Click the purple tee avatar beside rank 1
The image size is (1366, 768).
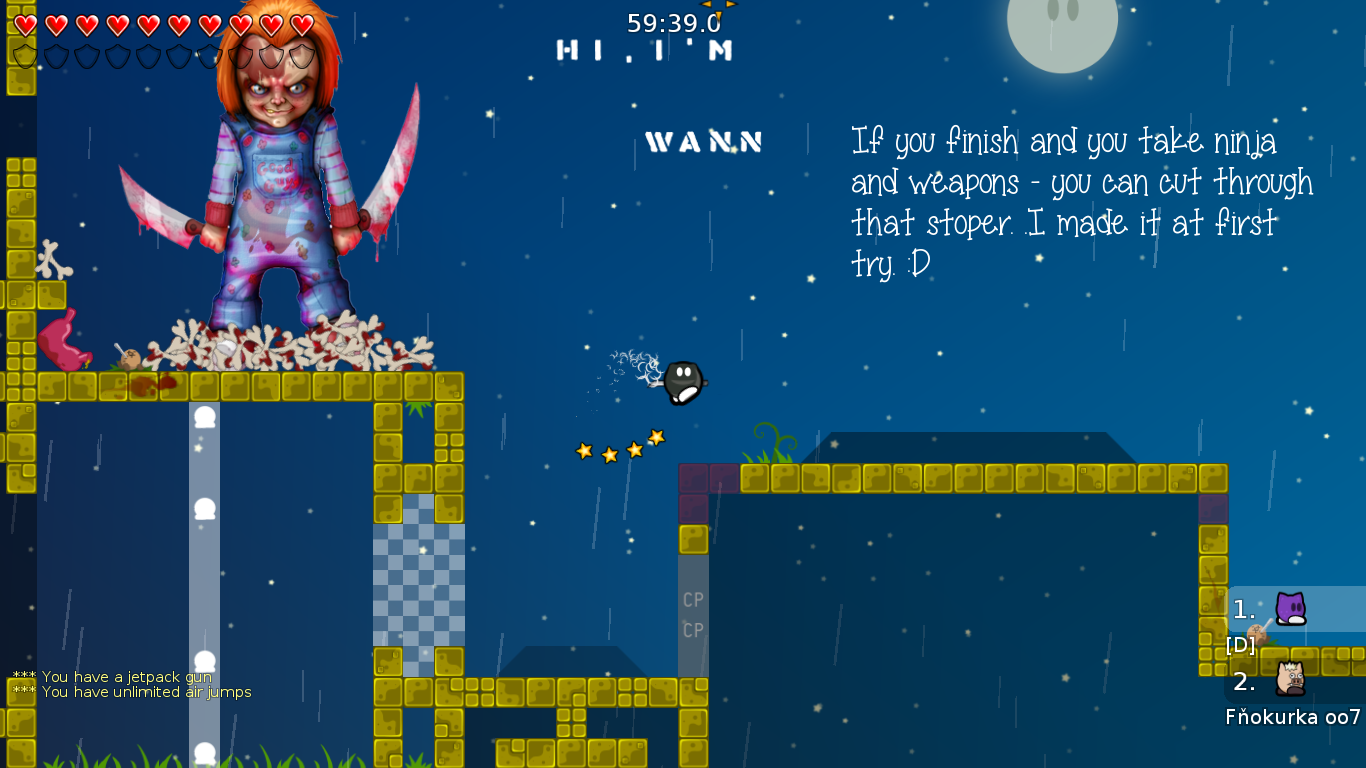click(x=1290, y=608)
